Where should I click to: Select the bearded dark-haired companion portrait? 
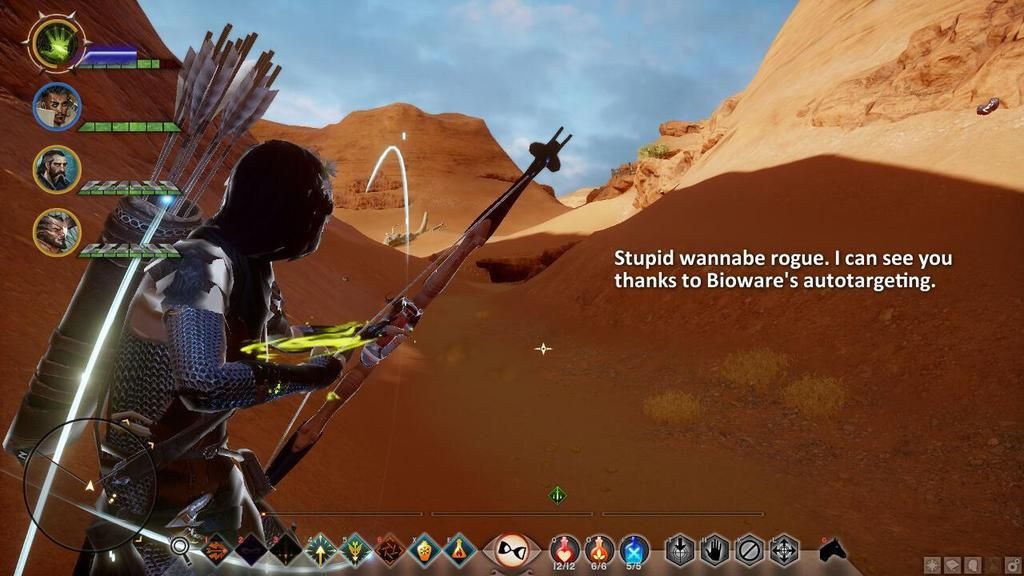56,169
